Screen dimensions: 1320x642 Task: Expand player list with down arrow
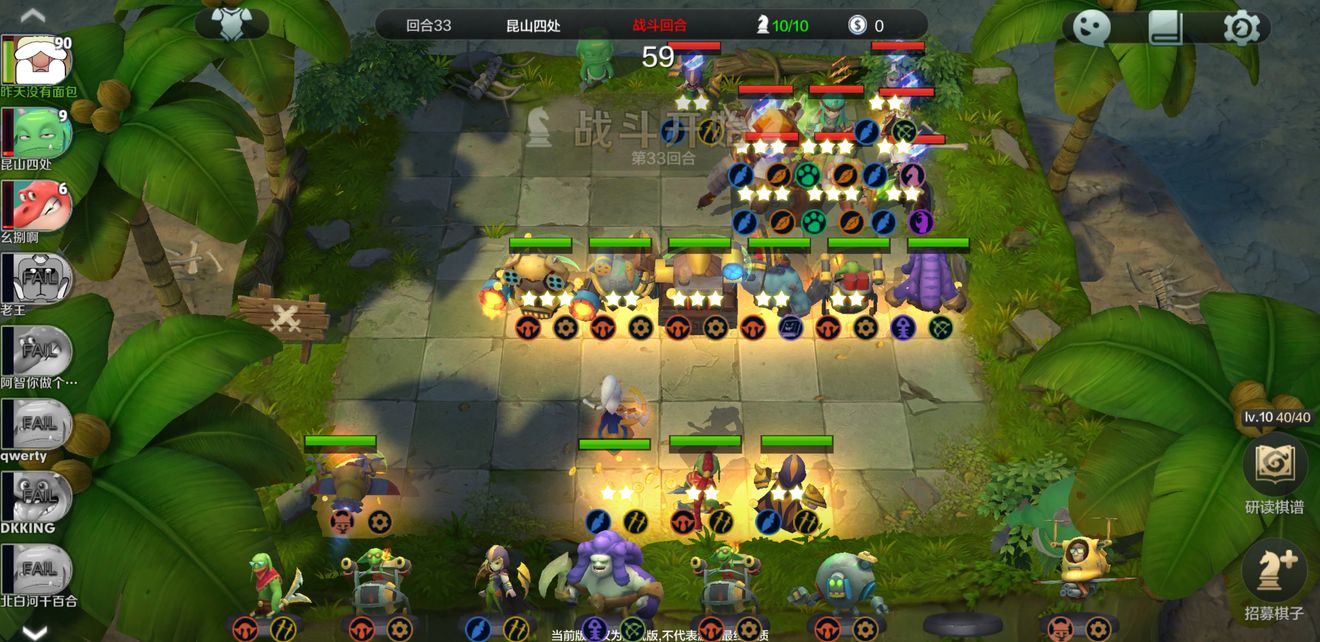33,632
